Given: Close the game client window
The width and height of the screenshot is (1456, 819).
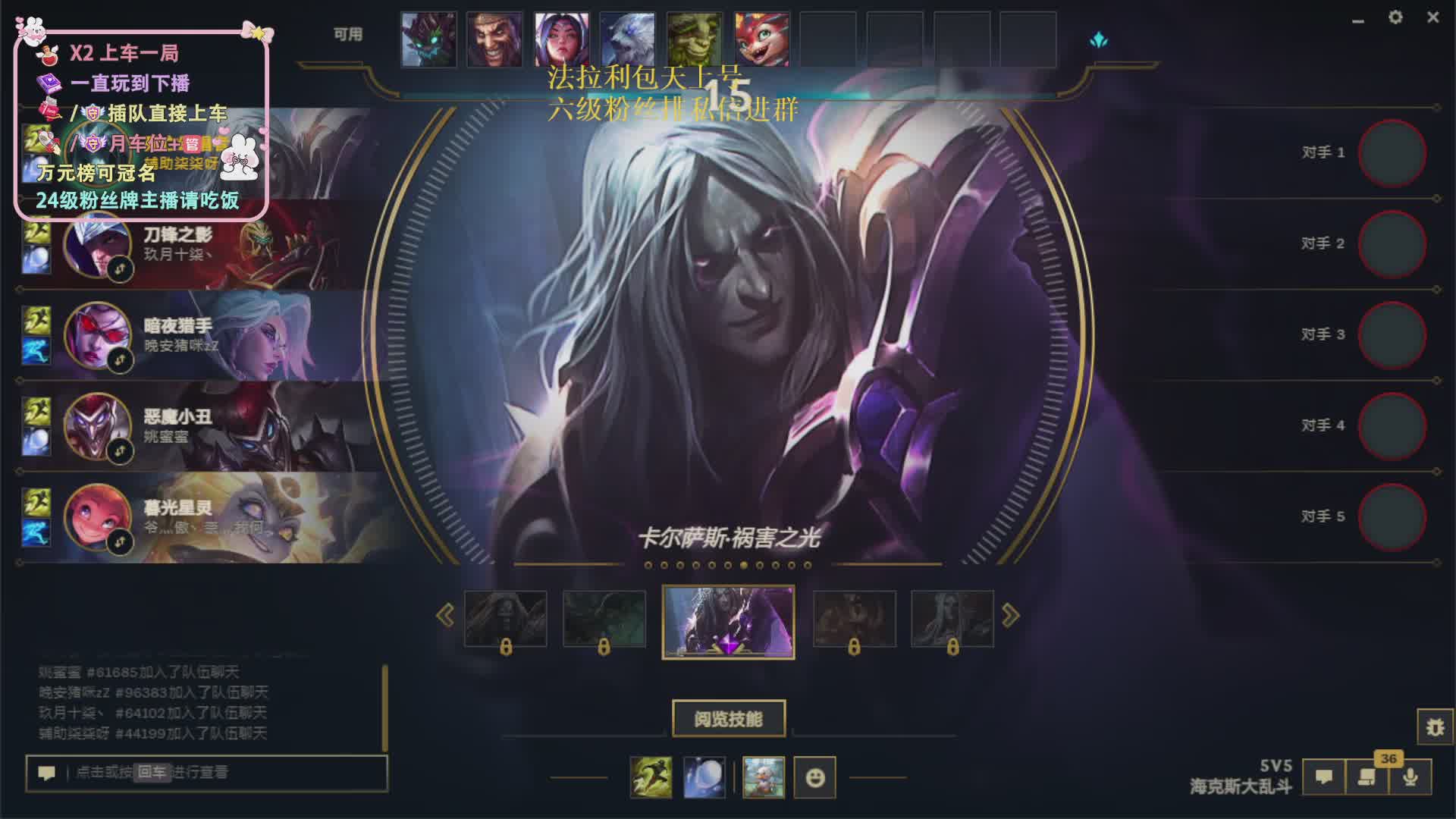Looking at the screenshot, I should [x=1432, y=17].
